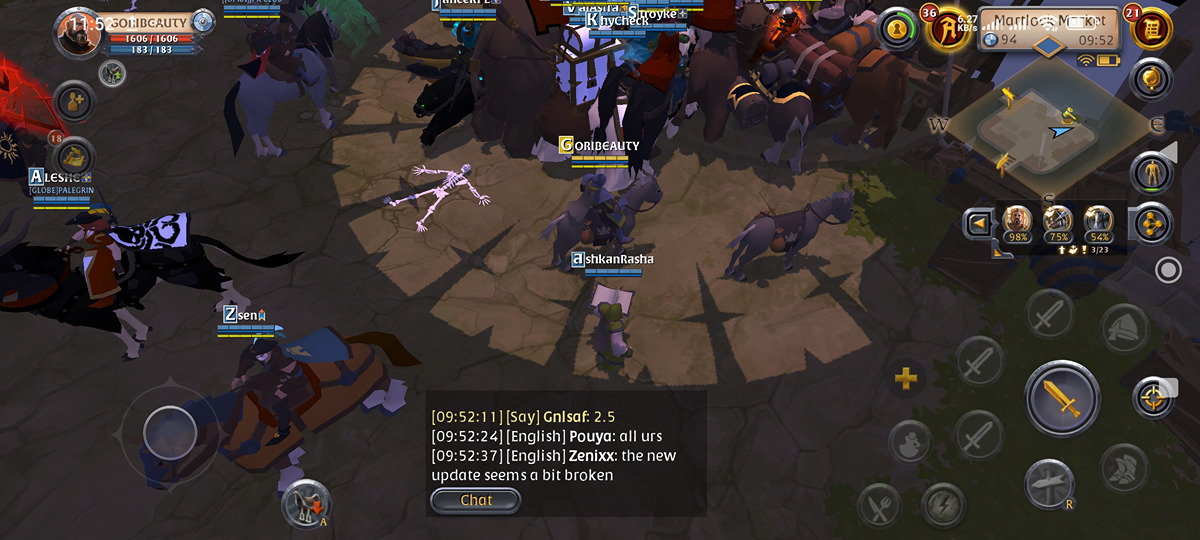The image size is (1200, 540).
Task: Tap the signpost ability with R label
Action: pos(1049,483)
